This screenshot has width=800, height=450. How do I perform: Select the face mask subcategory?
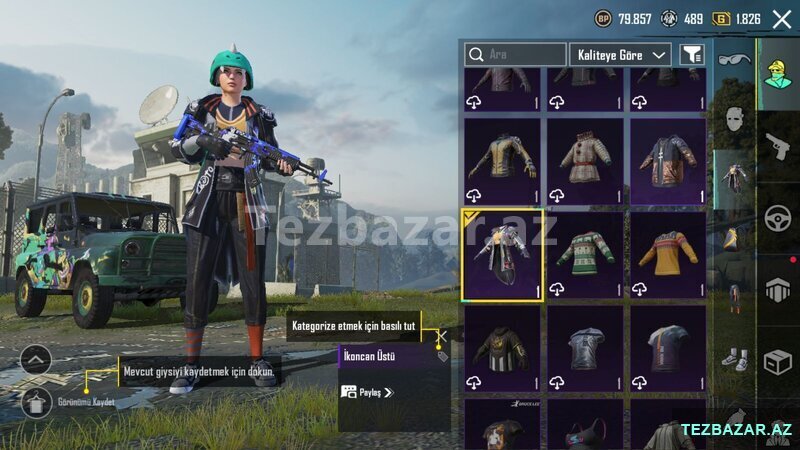point(733,118)
